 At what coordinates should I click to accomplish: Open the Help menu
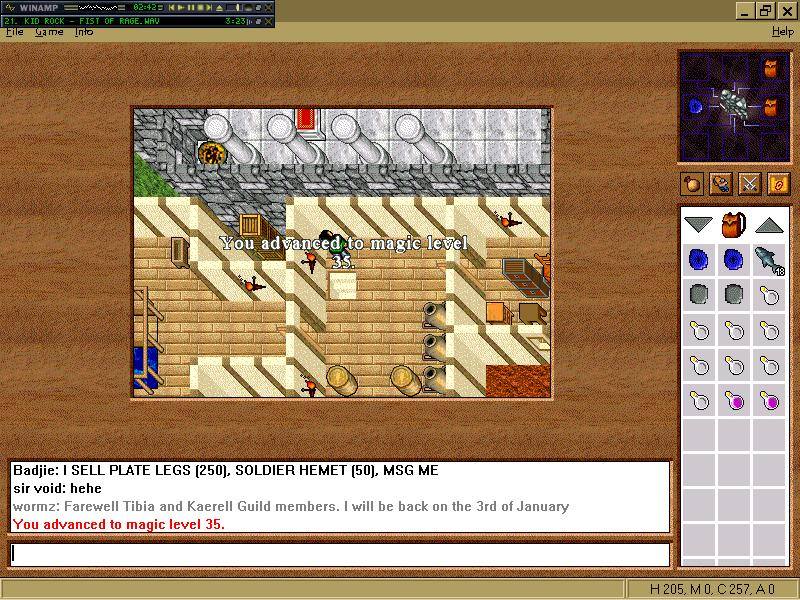(x=783, y=32)
